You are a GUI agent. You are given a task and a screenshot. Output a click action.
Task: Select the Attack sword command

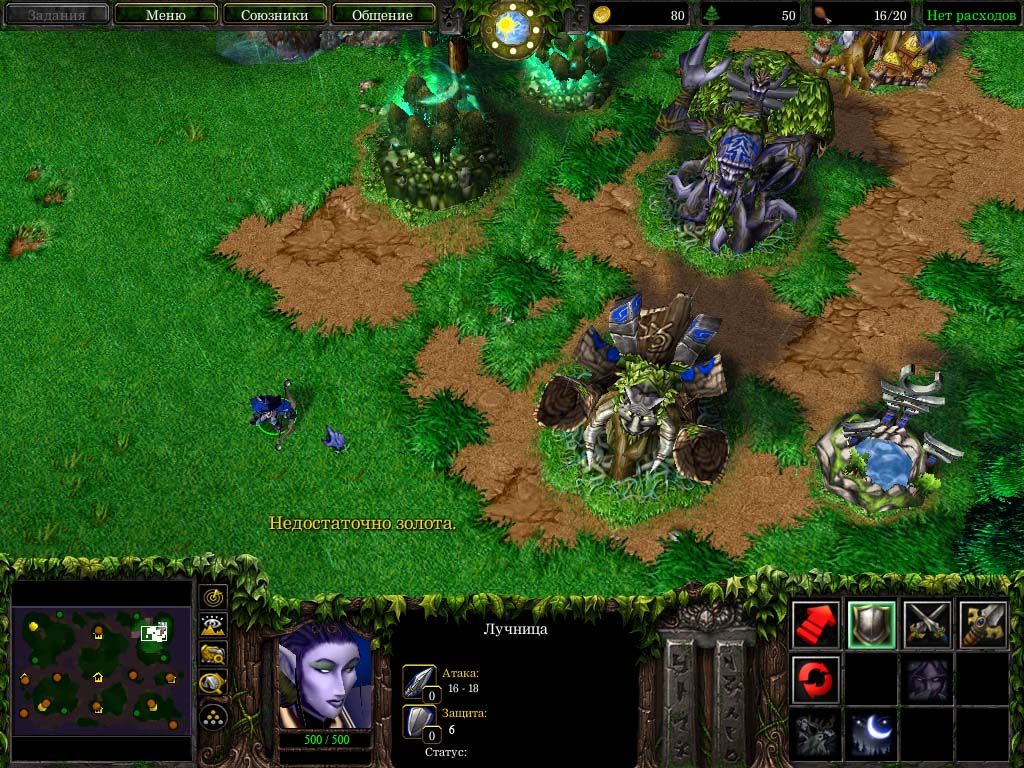click(x=981, y=625)
